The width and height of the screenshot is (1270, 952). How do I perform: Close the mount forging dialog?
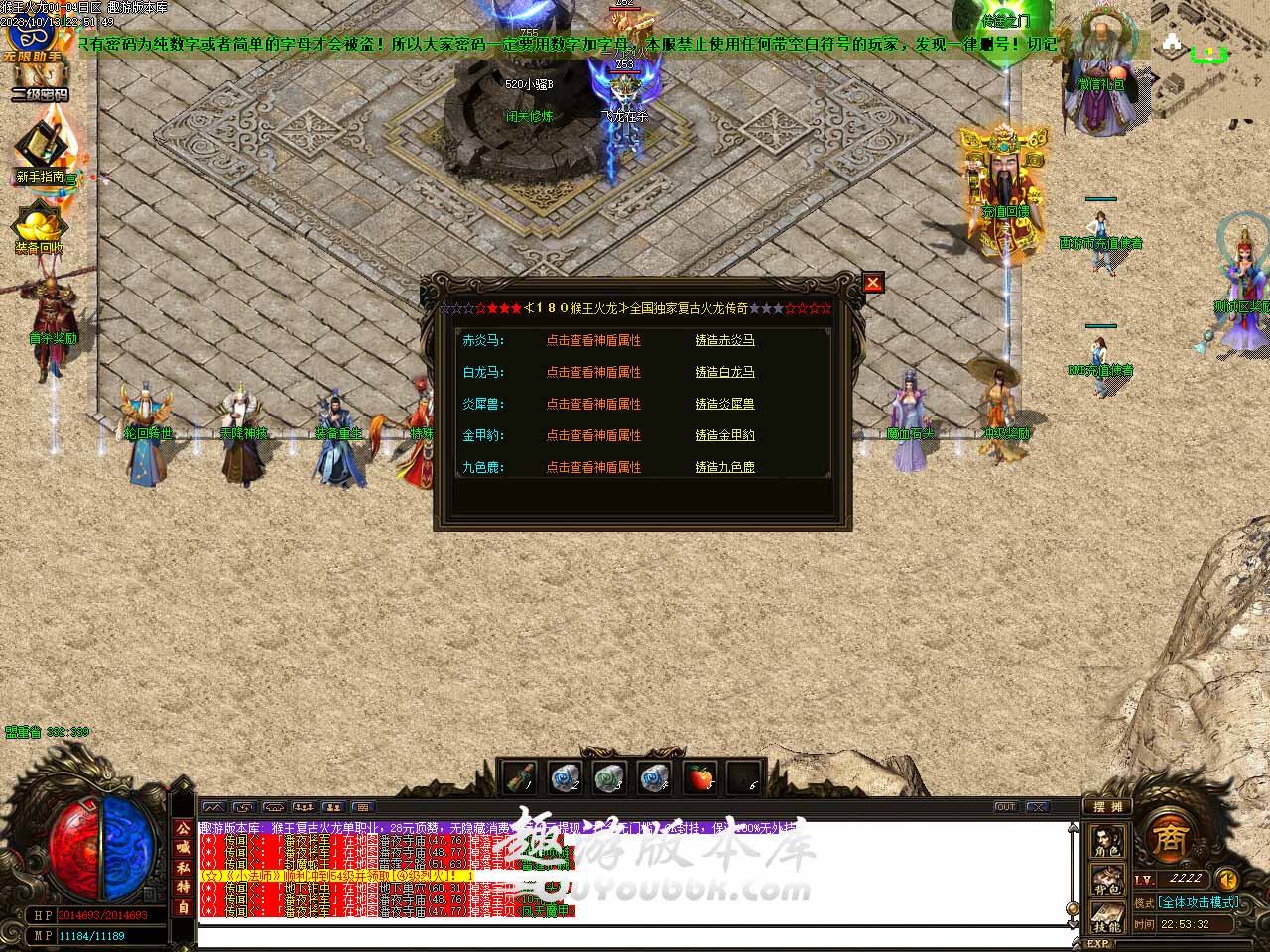[x=872, y=283]
